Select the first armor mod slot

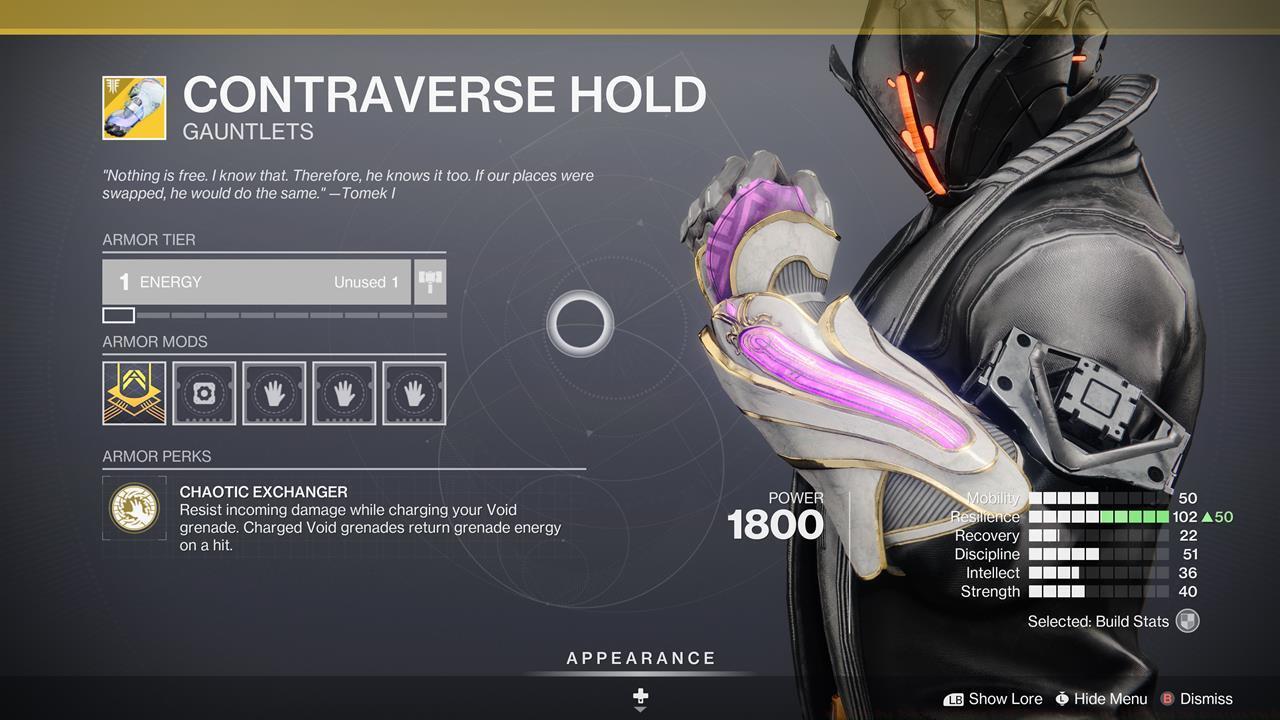point(134,392)
